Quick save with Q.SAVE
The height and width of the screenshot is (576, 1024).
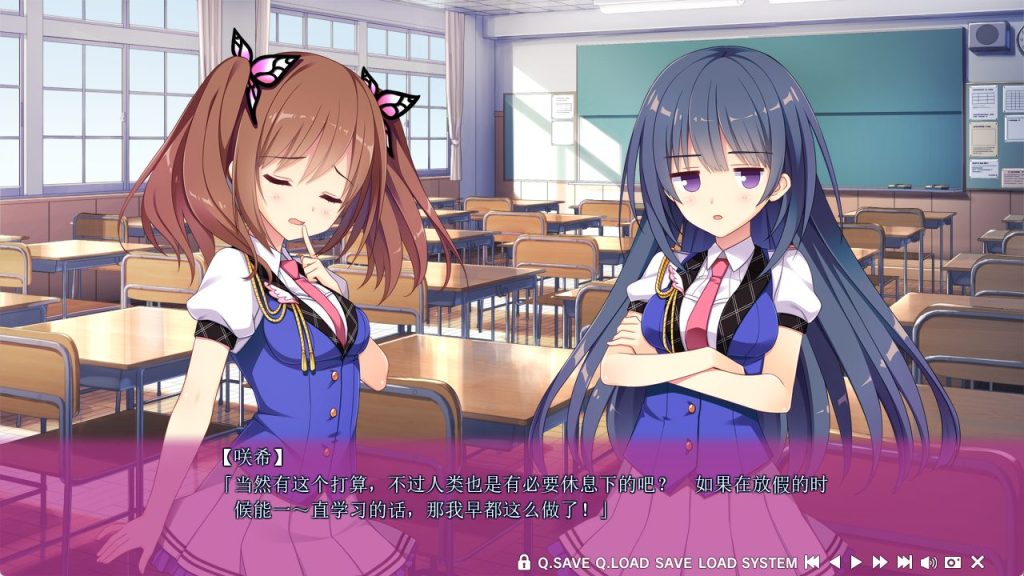pyautogui.click(x=563, y=563)
